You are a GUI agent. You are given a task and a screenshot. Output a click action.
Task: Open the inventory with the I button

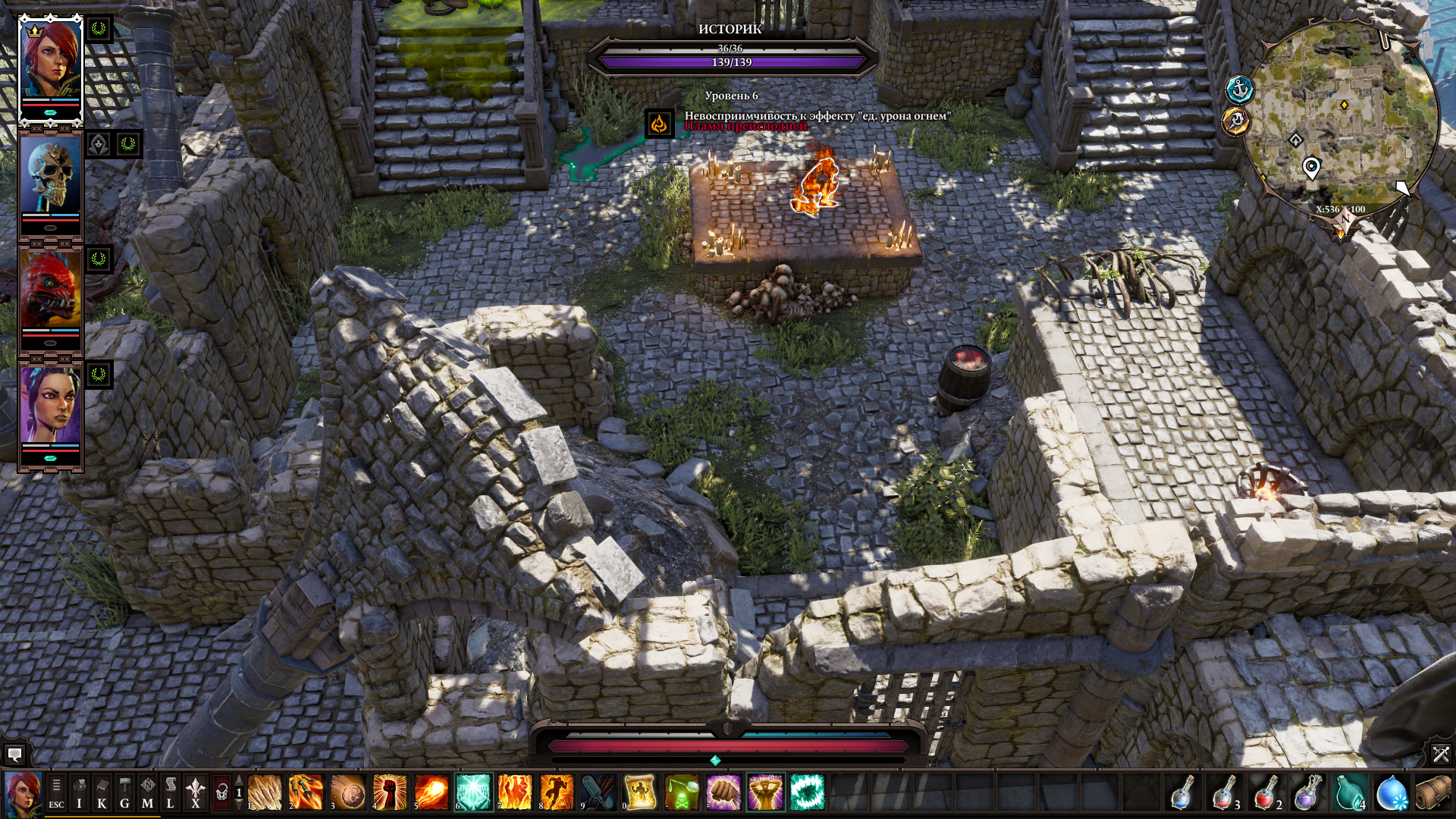point(79,793)
